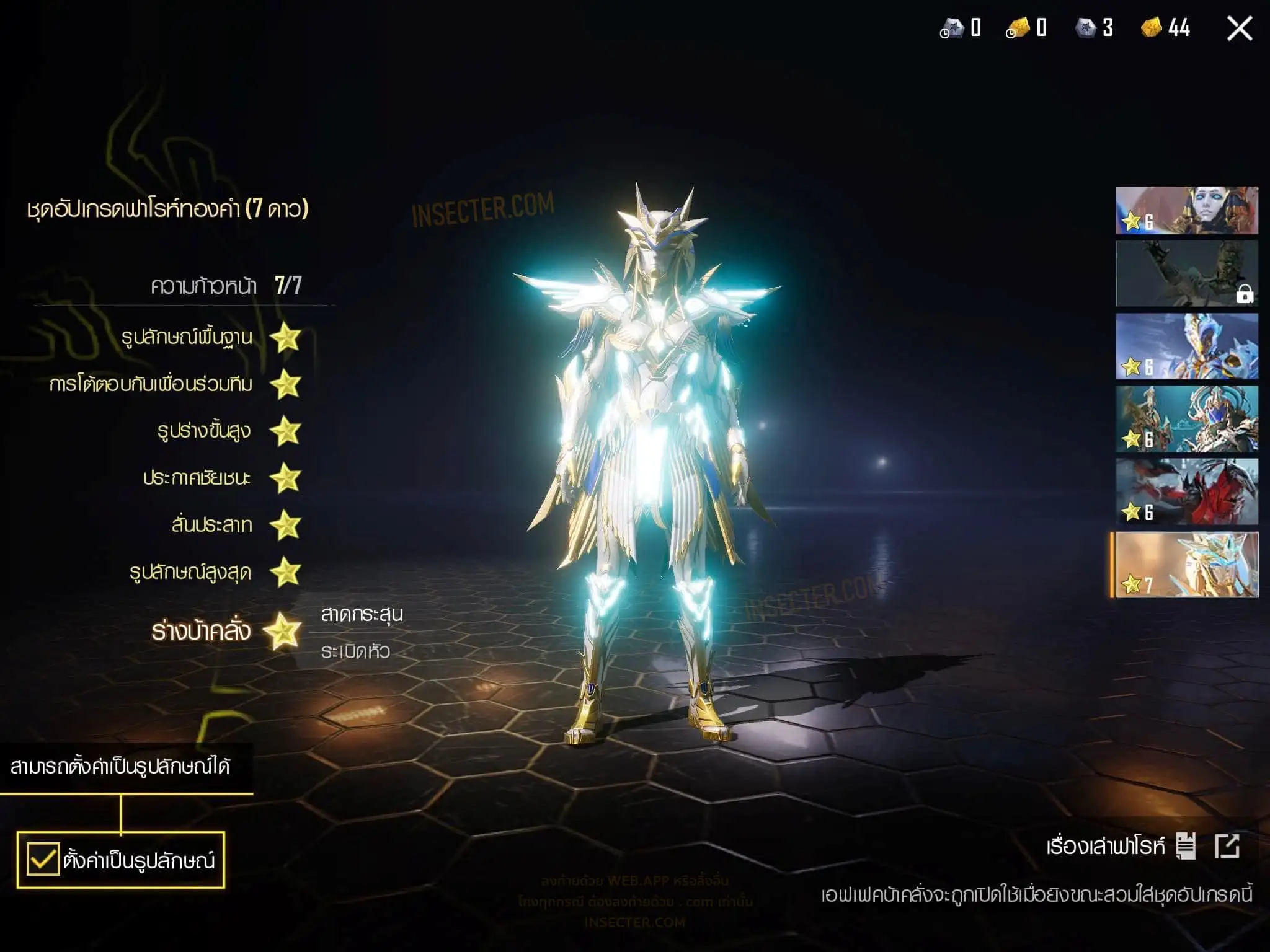Open the เรื่องเล่าฟาโรห์ story document

[x=1185, y=846]
